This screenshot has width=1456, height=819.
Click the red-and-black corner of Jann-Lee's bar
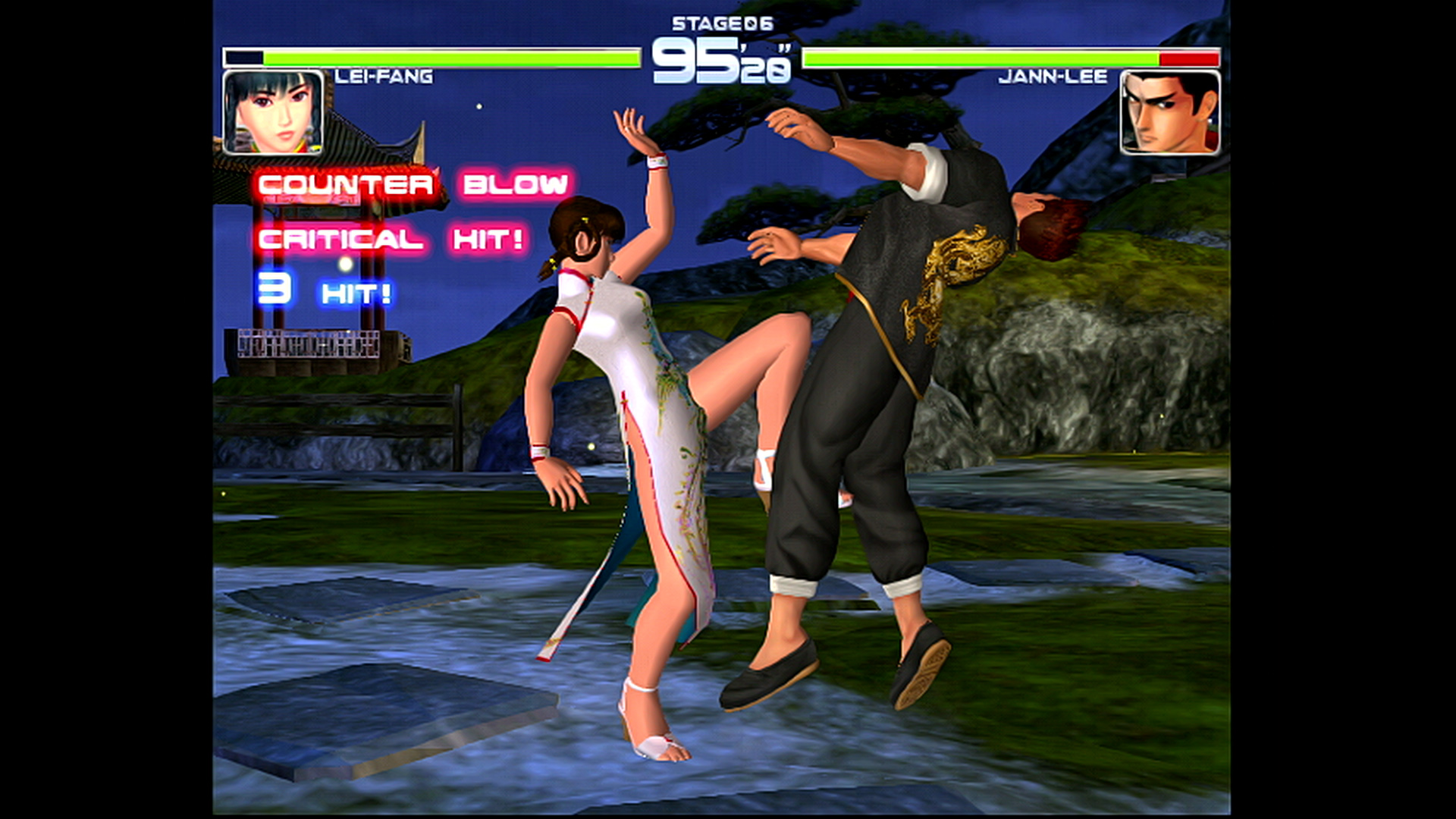[1191, 58]
